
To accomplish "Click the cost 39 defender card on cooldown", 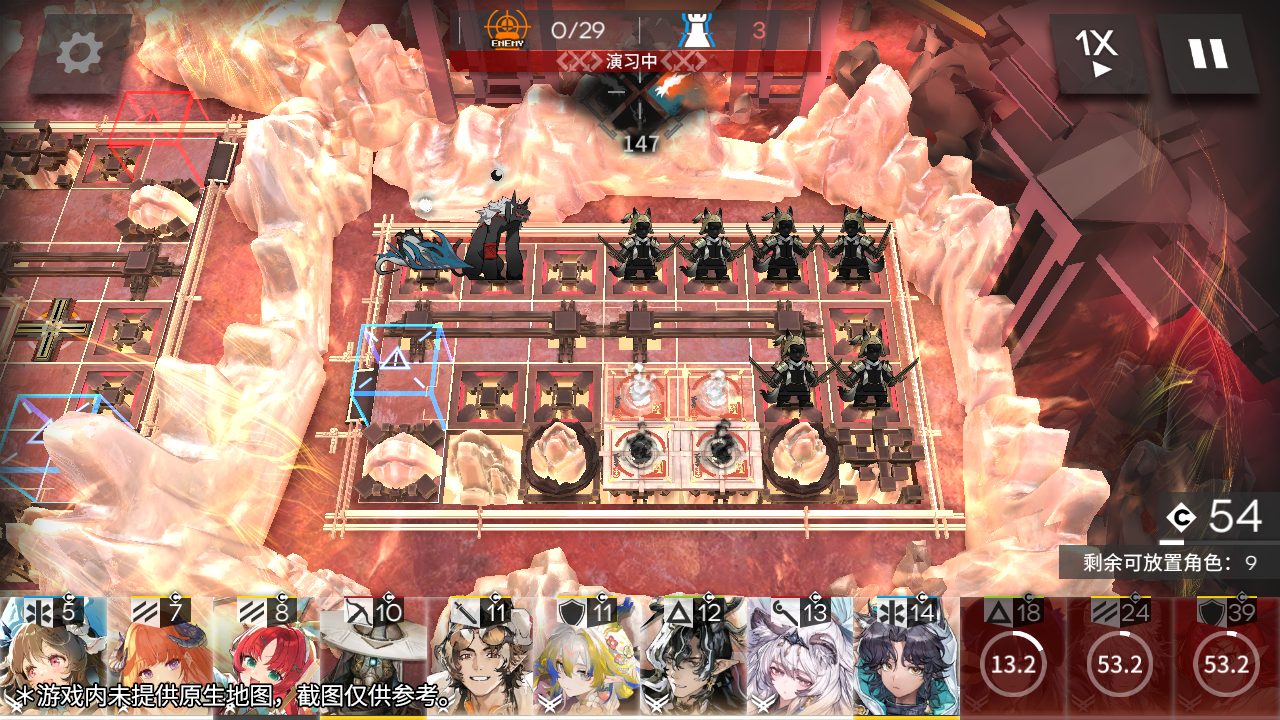I will tap(1227, 658).
